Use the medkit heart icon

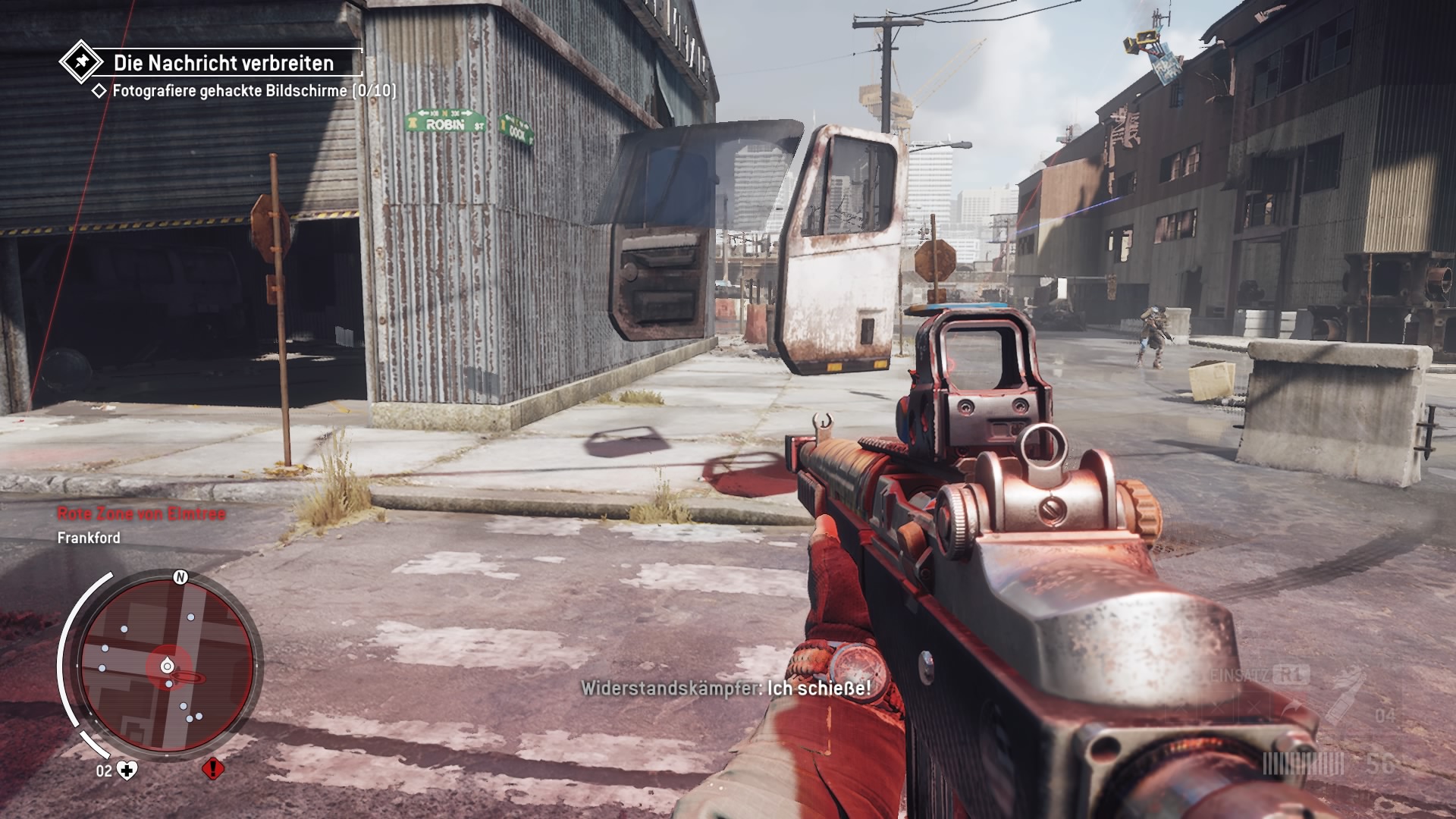(129, 771)
